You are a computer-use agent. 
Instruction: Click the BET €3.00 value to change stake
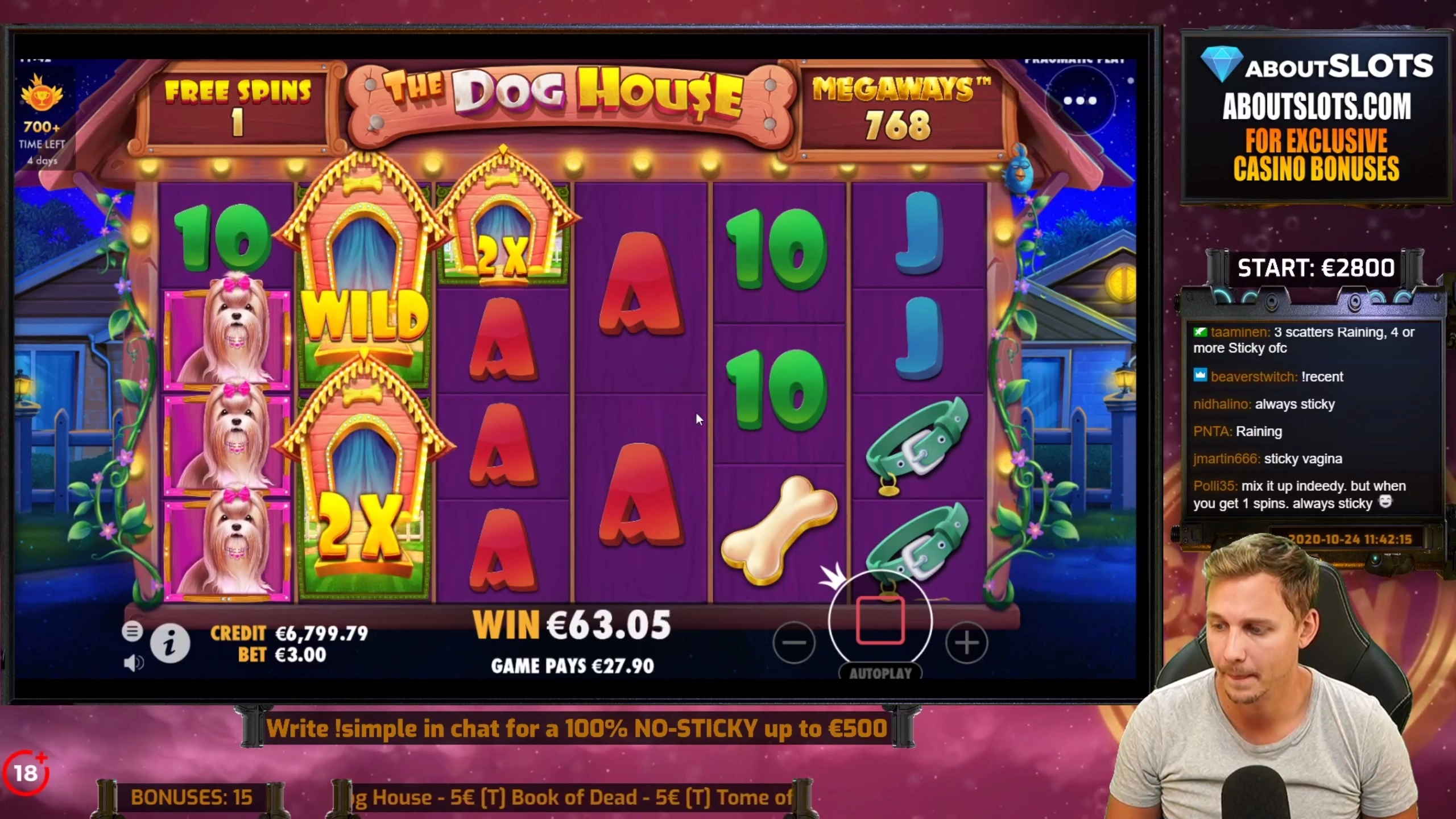pos(301,655)
